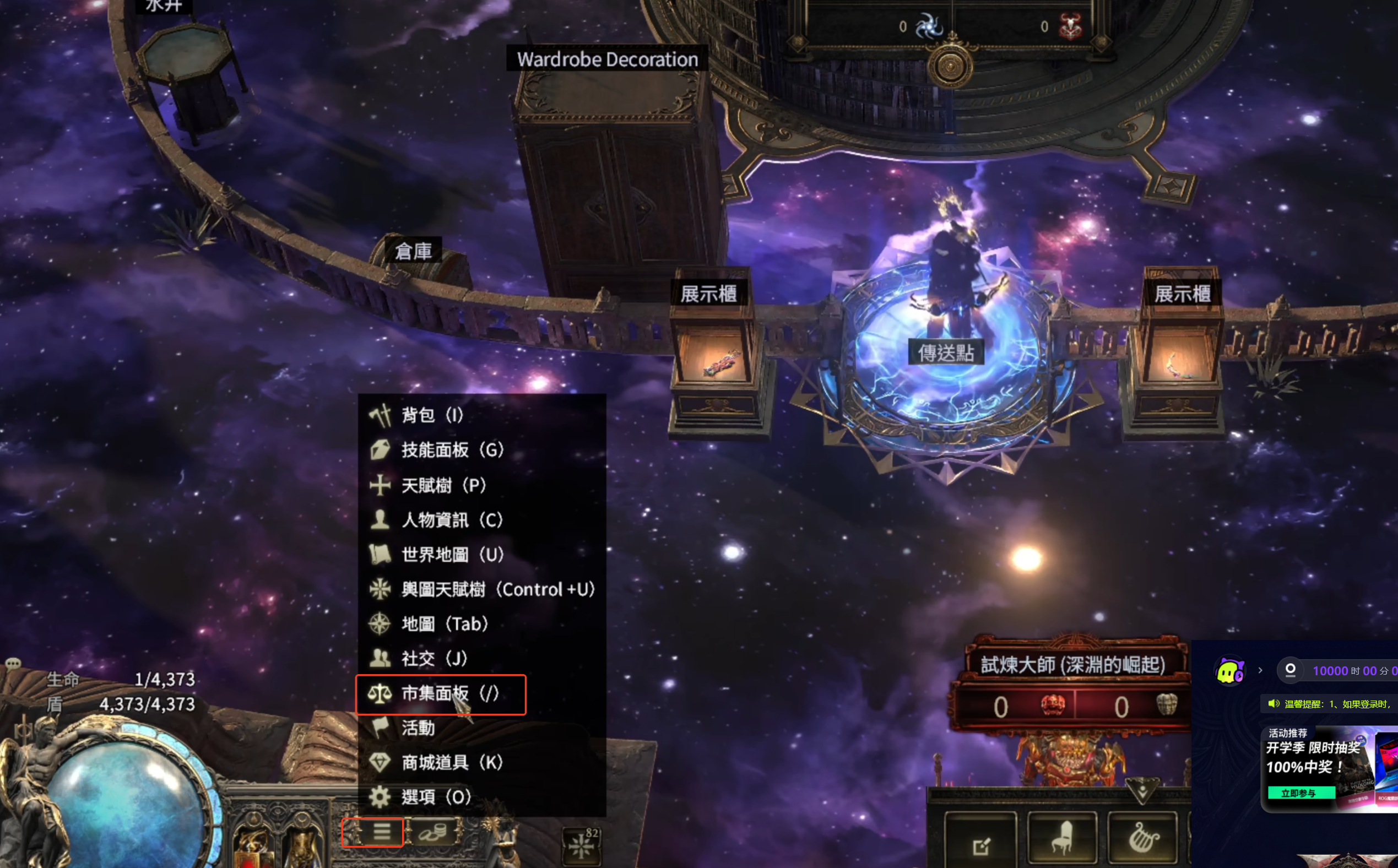Viewport: 1398px width, 868px height.
Task: Open 世界地圖 world map entry
Action: pos(452,555)
